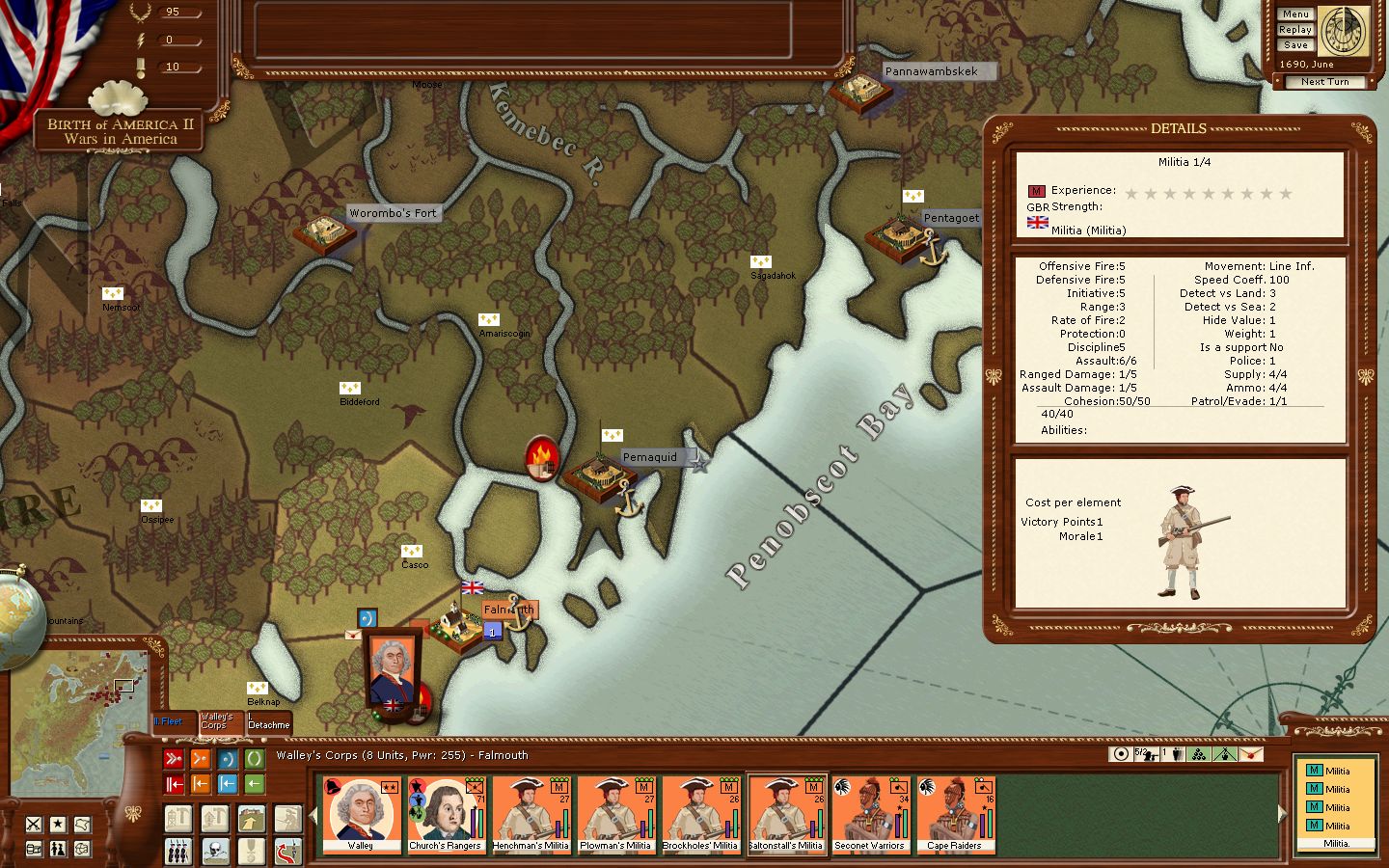This screenshot has height=868, width=1389.
Task: Open the game Menu
Action: [x=1295, y=14]
